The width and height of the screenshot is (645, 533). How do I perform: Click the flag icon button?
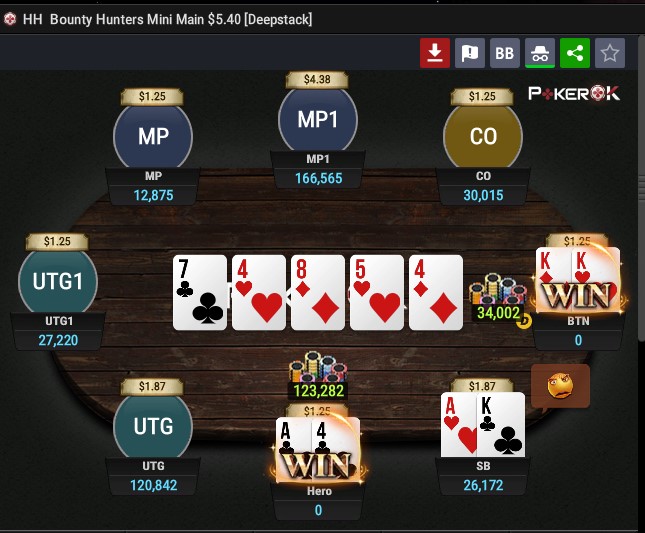click(x=470, y=53)
